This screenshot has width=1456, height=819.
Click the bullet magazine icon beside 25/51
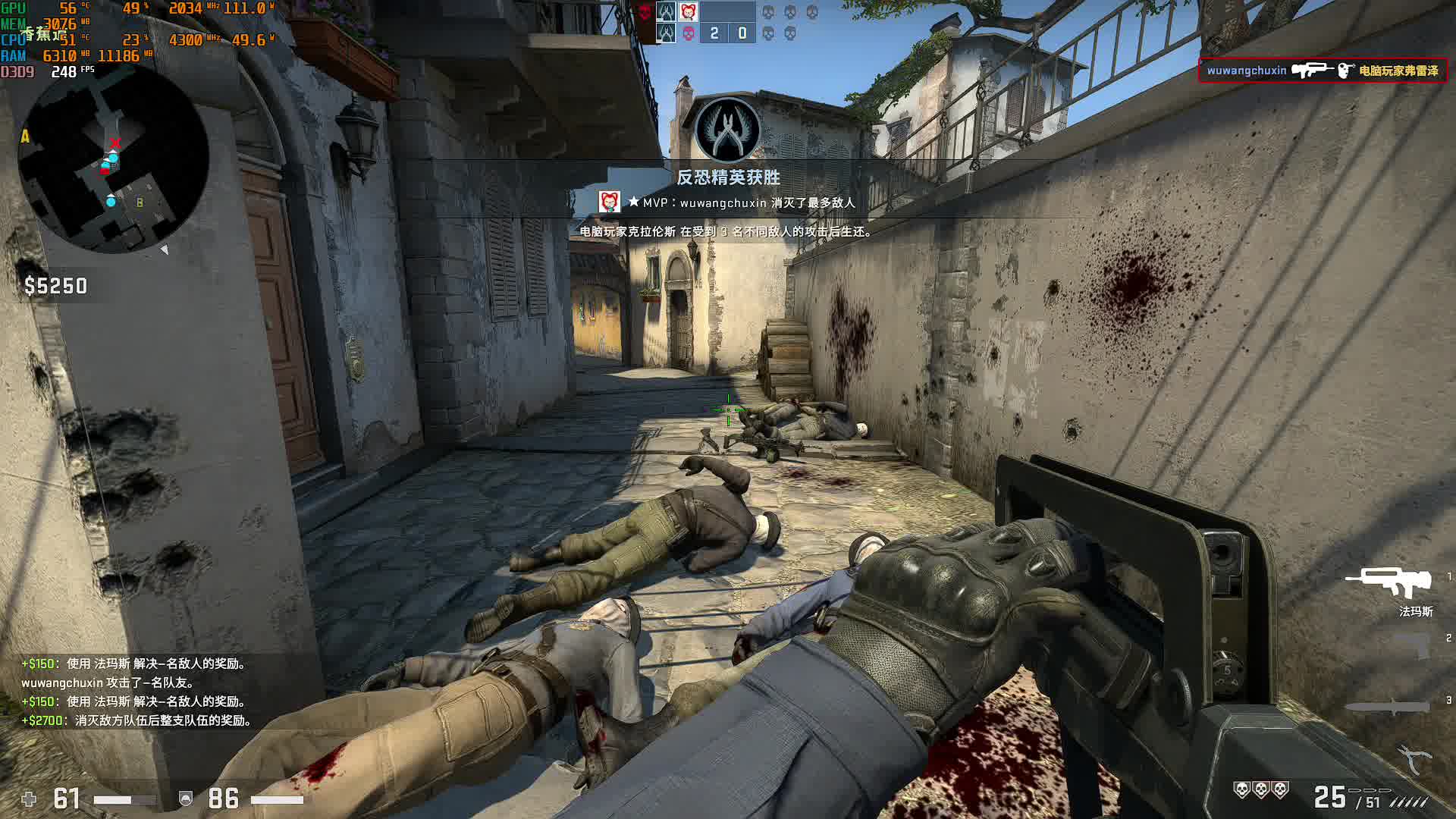click(1370, 791)
